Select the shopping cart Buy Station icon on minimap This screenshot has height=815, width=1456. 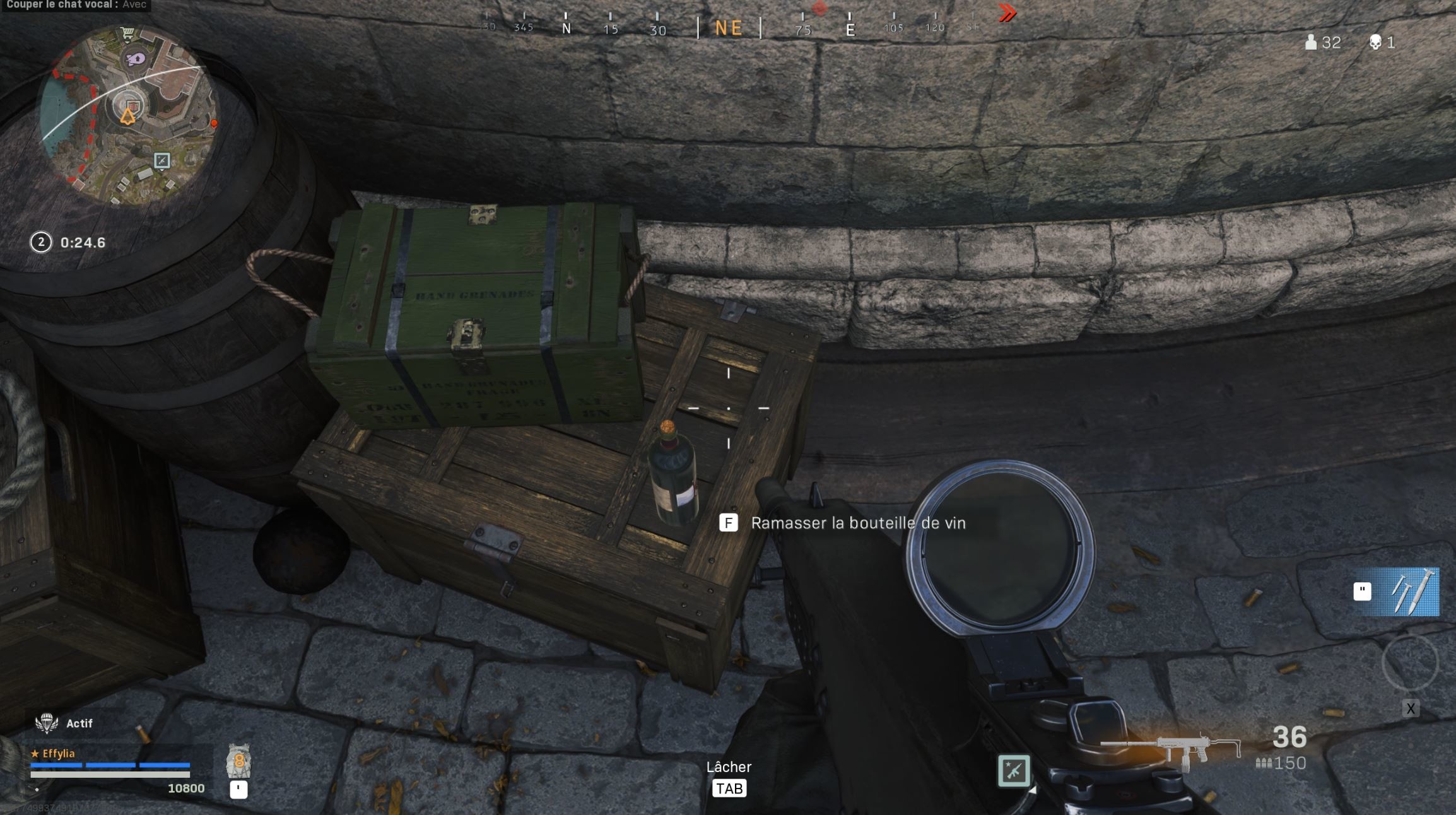pyautogui.click(x=127, y=32)
